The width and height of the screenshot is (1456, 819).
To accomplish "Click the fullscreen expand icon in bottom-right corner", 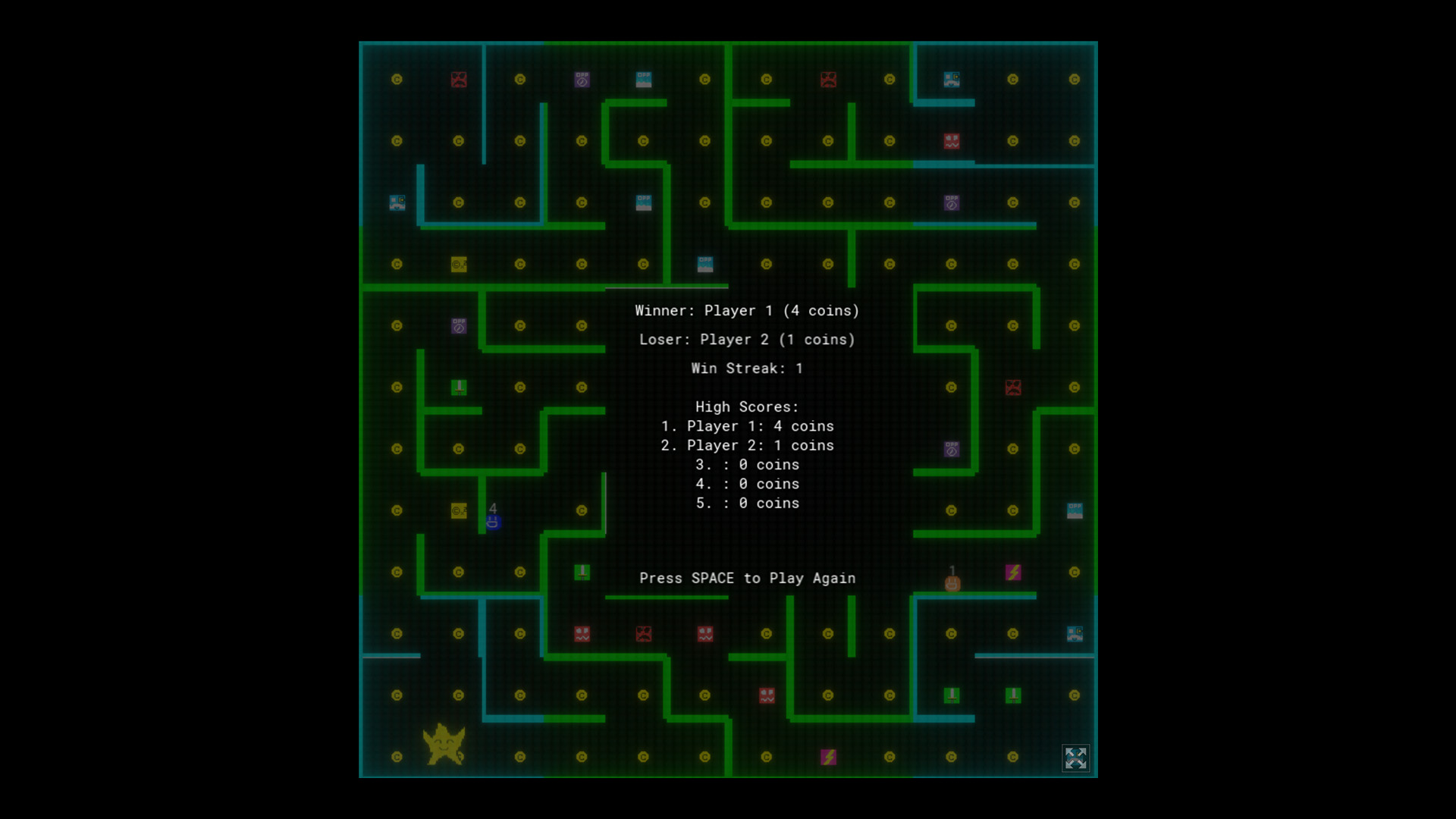I will click(x=1075, y=759).
